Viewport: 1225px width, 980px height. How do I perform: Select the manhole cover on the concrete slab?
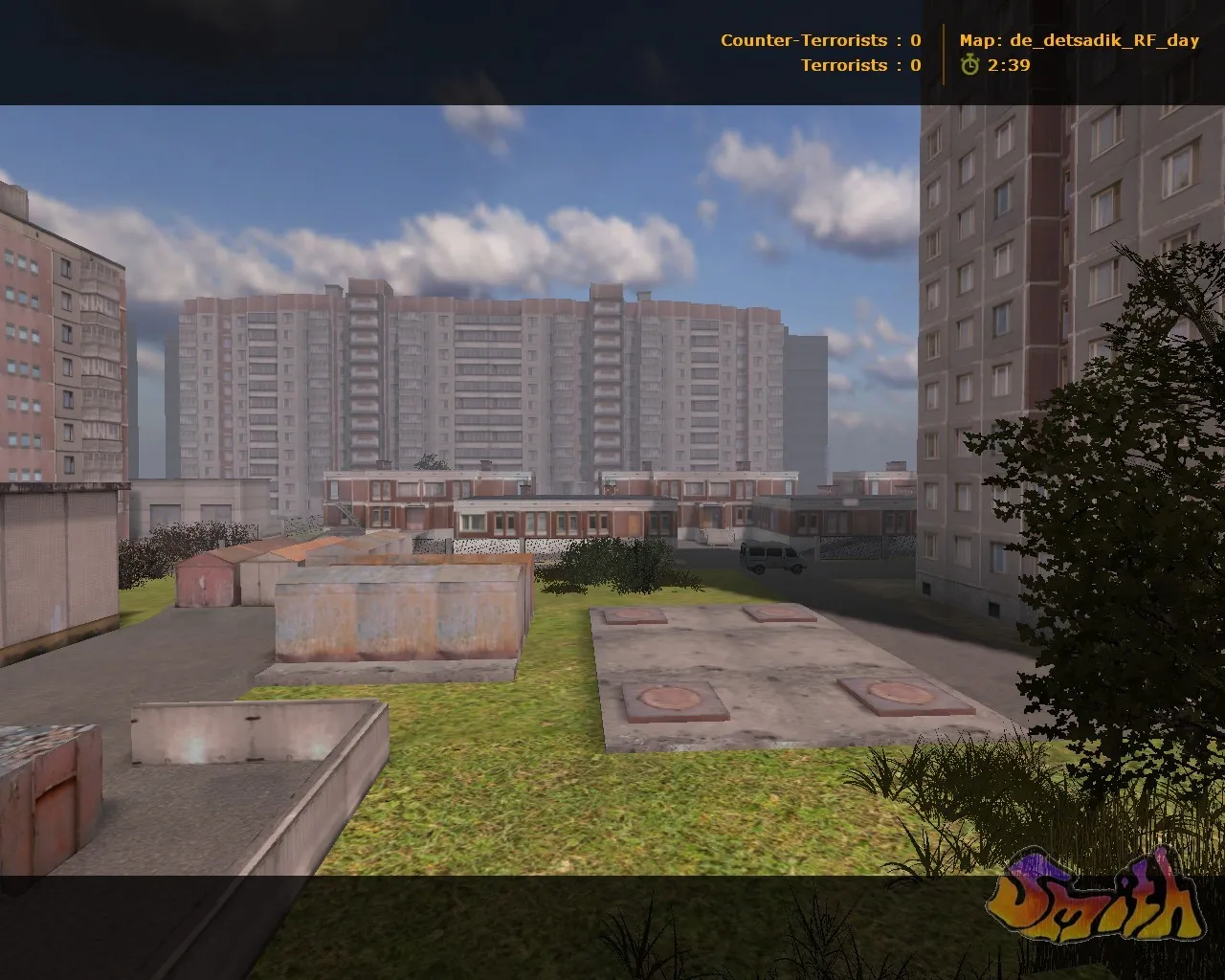(x=670, y=701)
